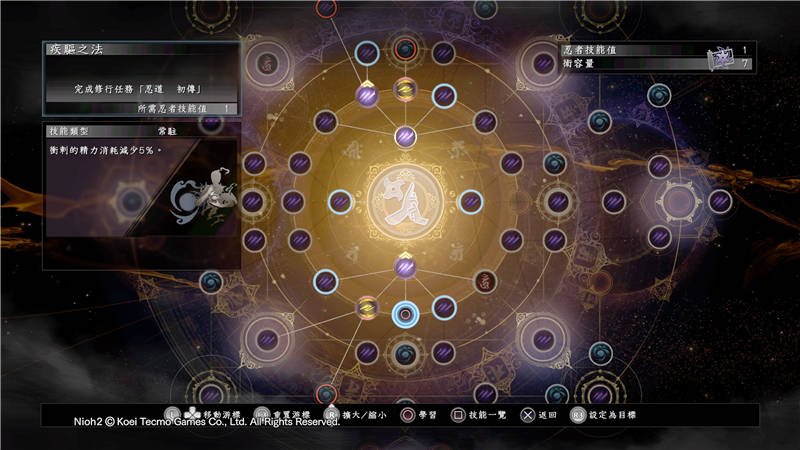800x450 pixels.
Task: Select the yellow-striped node under the red-ringed top node
Action: point(405,89)
